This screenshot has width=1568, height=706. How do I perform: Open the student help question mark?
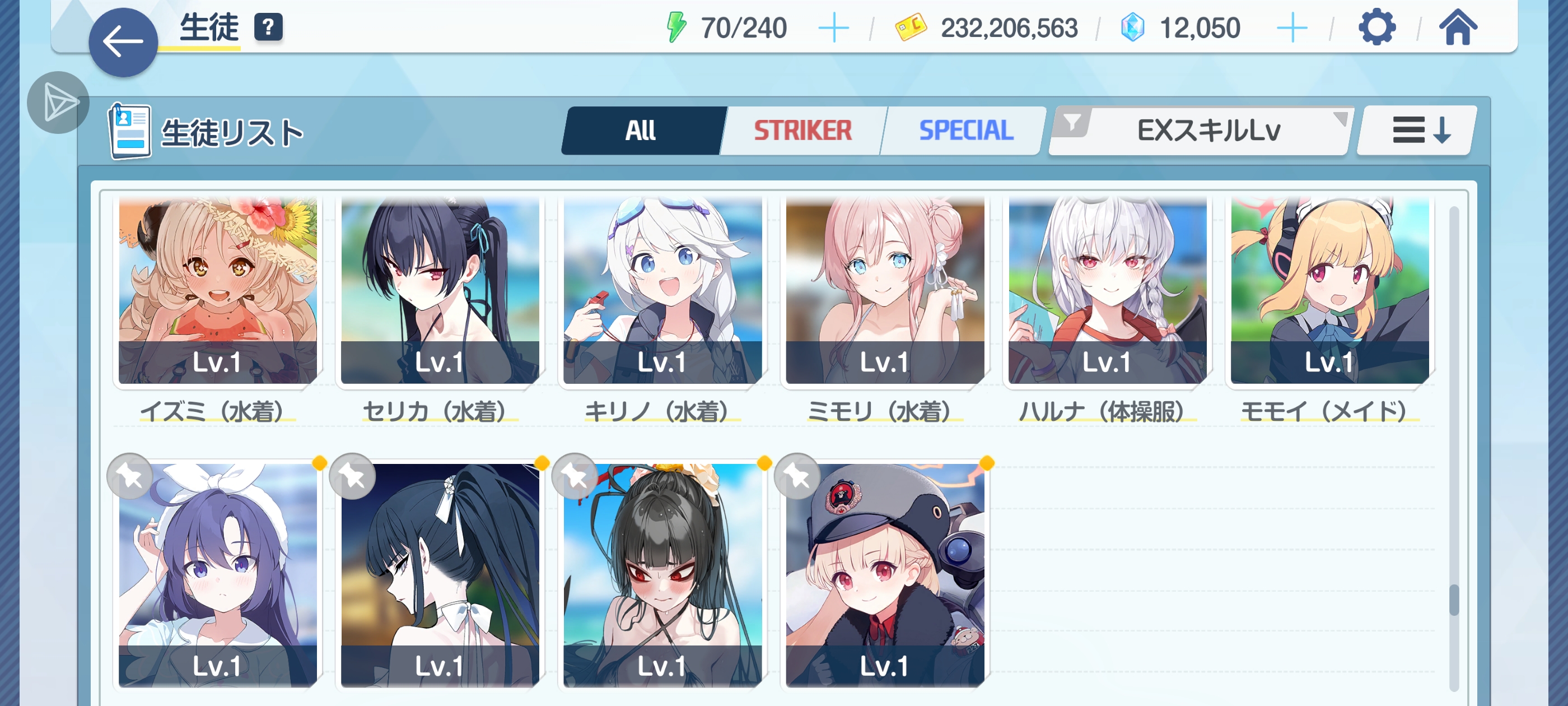click(x=268, y=27)
